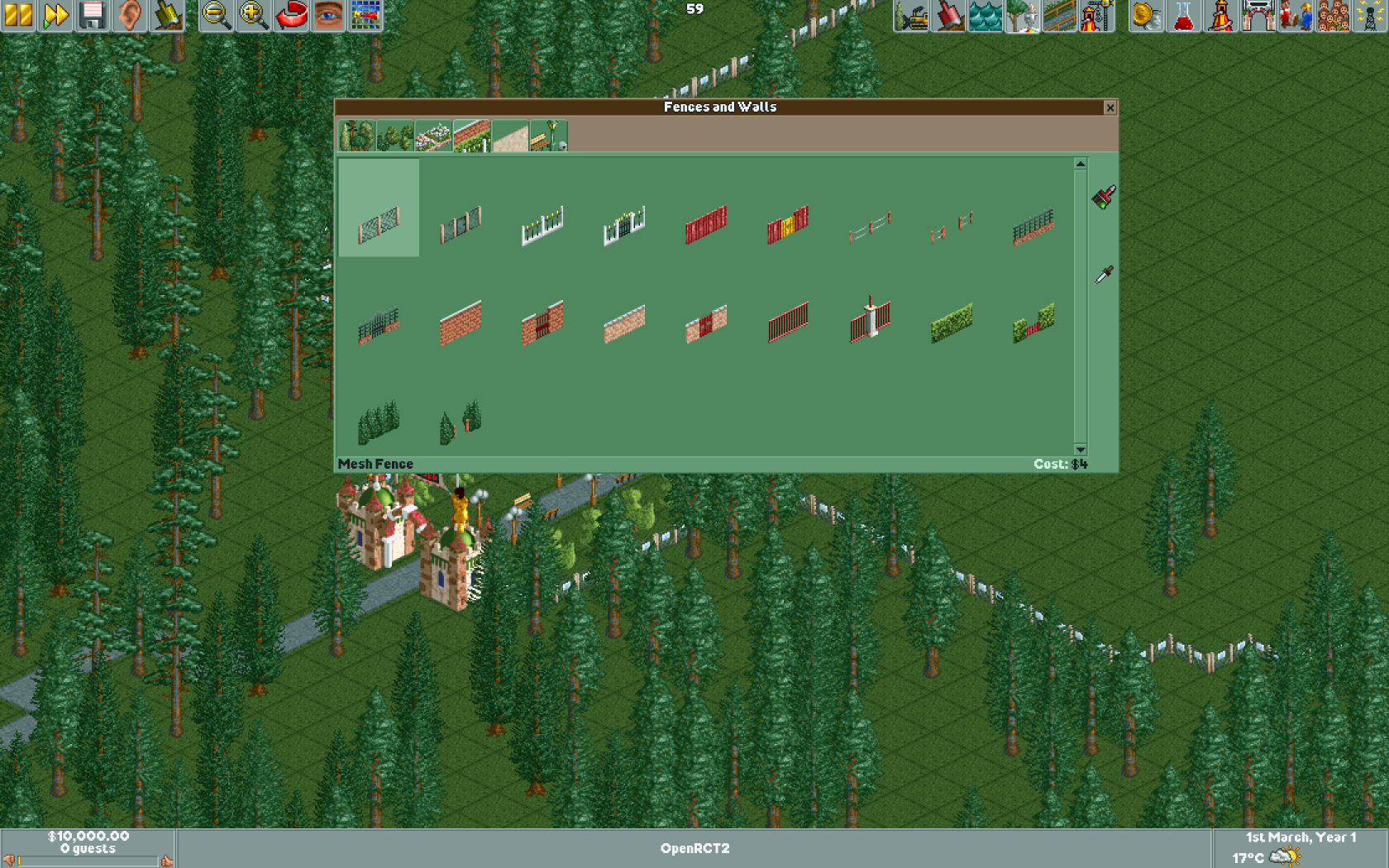Rotate the view with the red arrow

291,17
